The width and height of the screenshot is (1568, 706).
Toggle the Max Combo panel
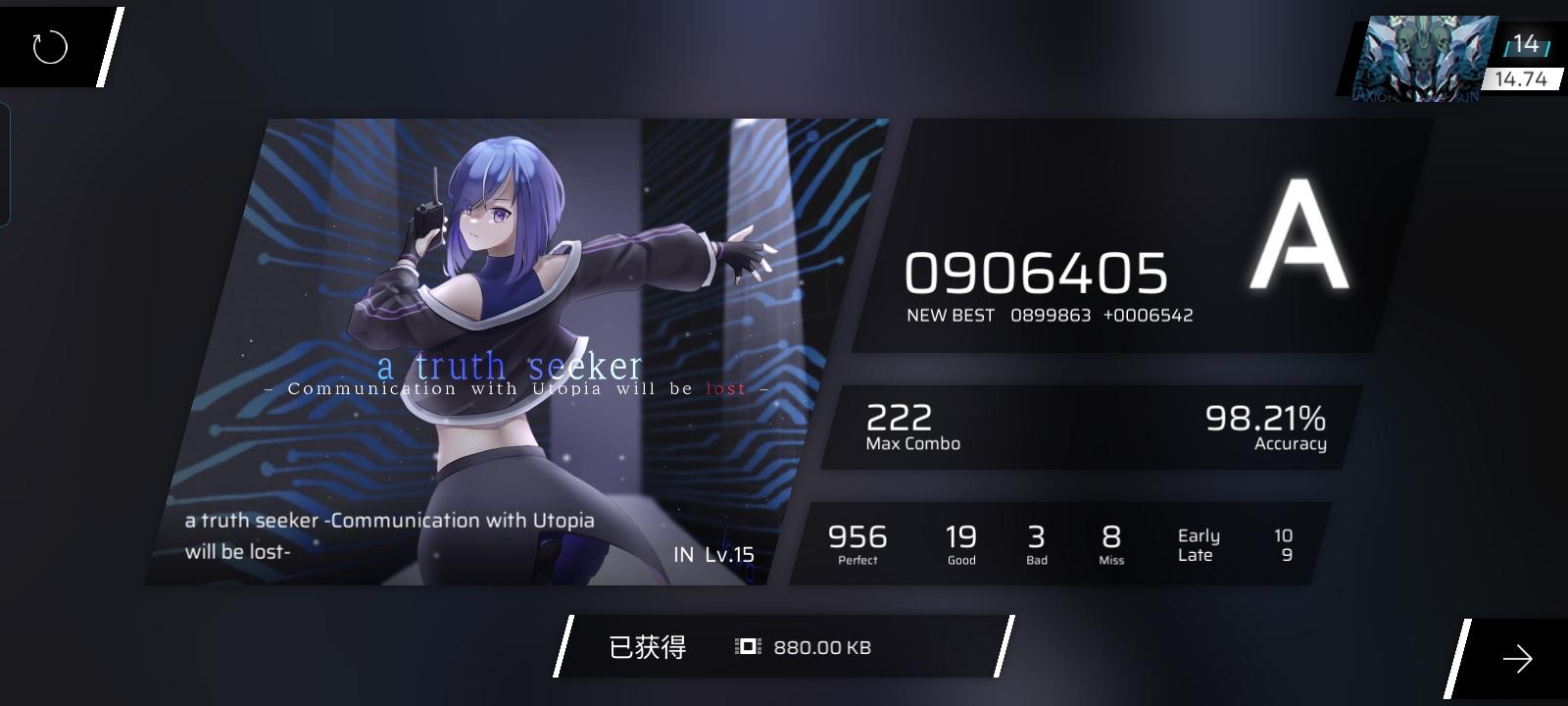tap(911, 428)
